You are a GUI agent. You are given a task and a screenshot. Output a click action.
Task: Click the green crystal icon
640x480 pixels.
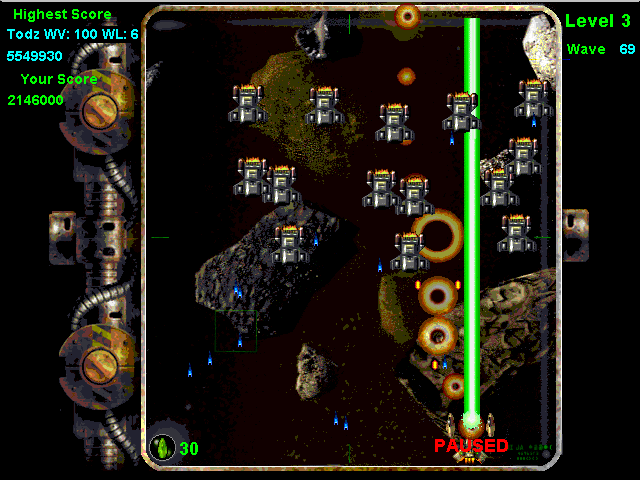tap(161, 447)
